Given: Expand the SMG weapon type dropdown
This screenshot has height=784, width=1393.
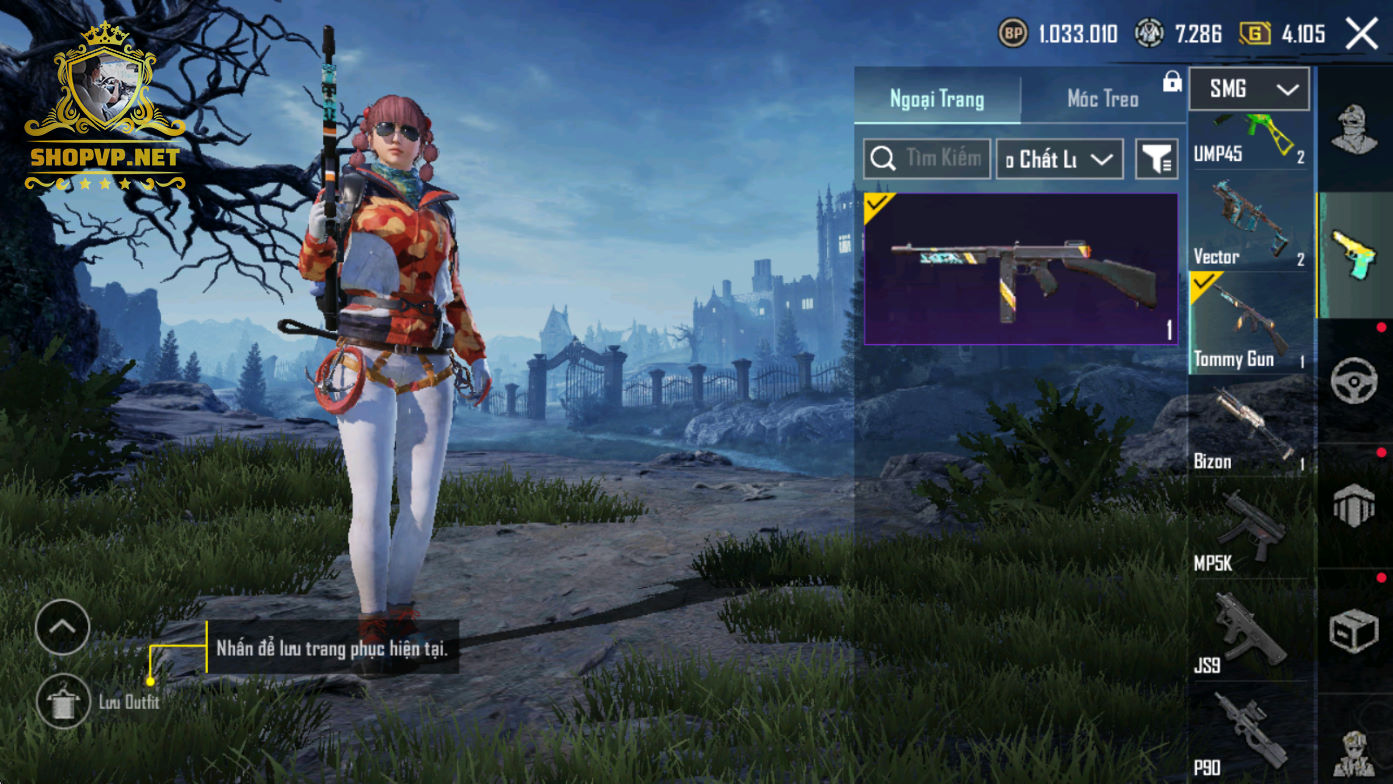Looking at the screenshot, I should 1249,90.
